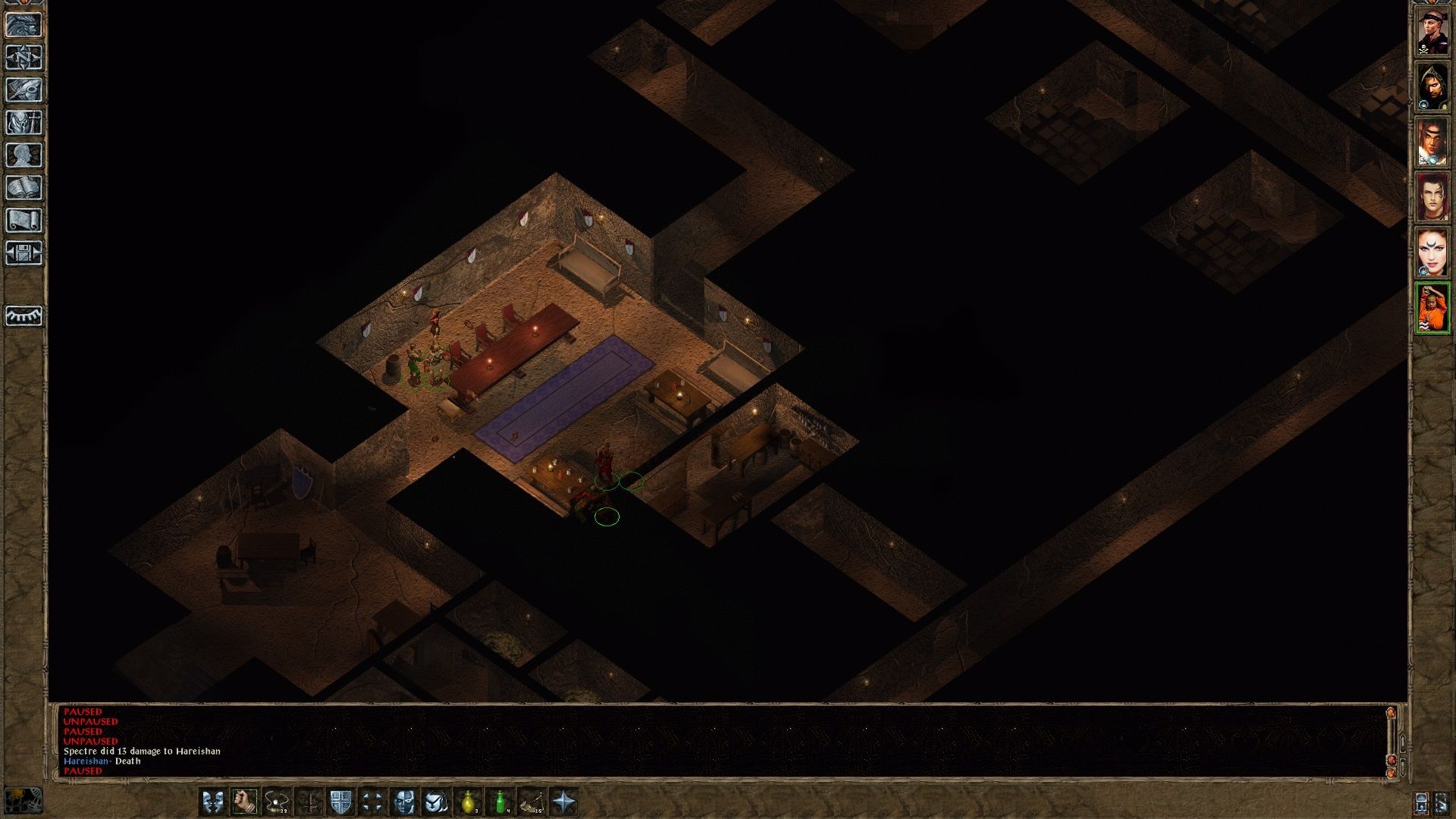The height and width of the screenshot is (819, 1456).
Task: Select the pirate-hat character portrait
Action: coord(1432,31)
